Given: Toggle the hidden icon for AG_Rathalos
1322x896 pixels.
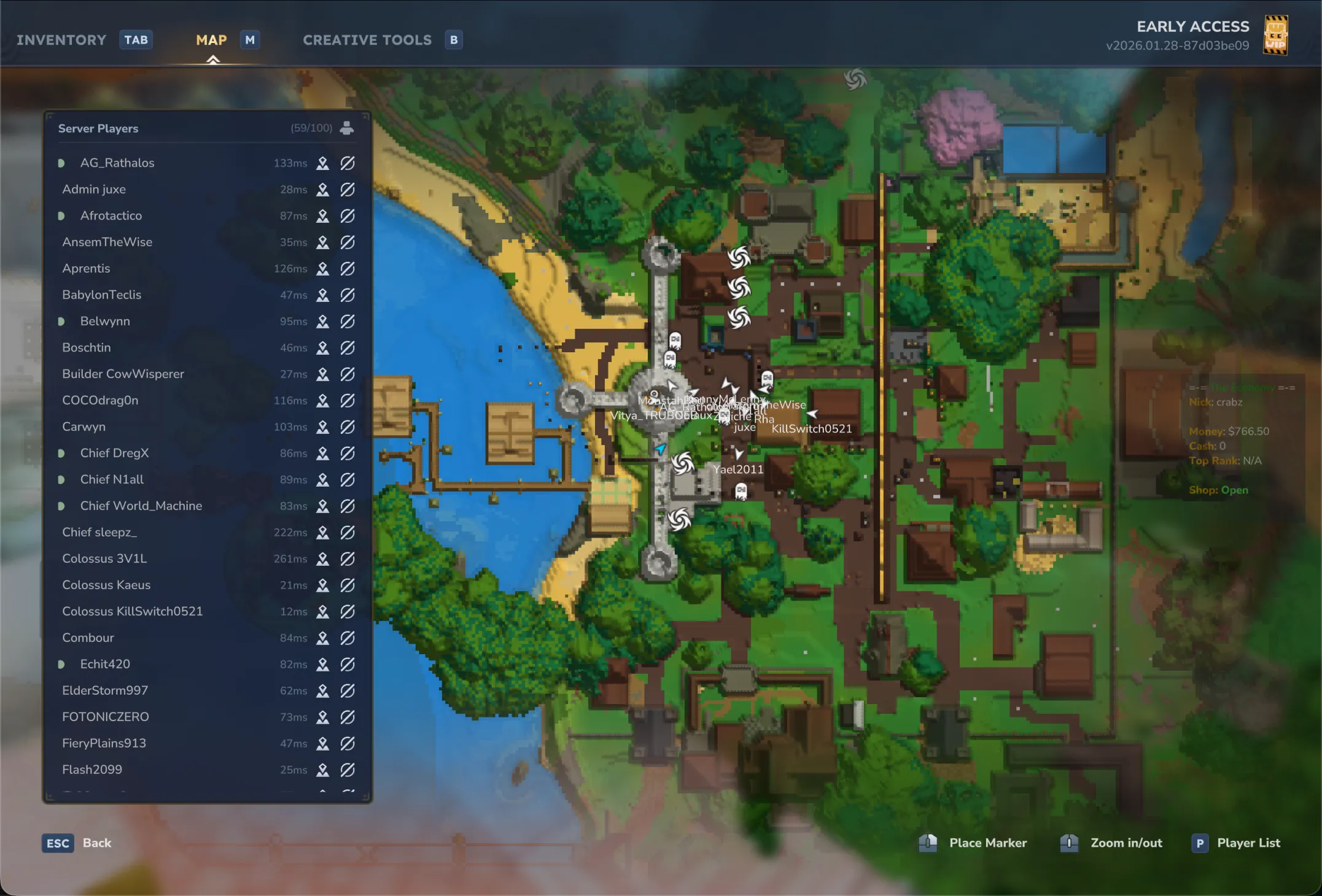Looking at the screenshot, I should 348,163.
